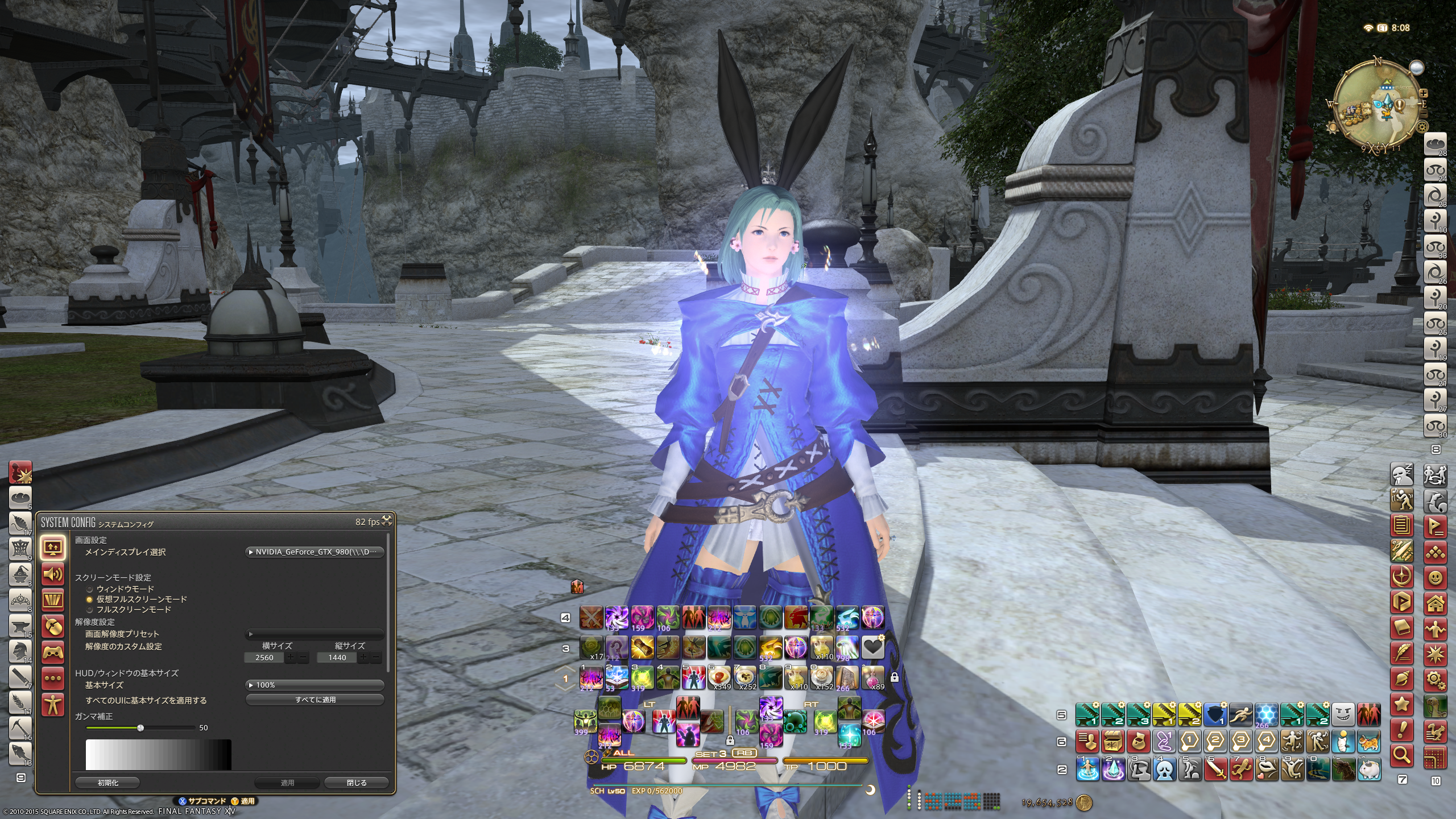Image resolution: width=1456 pixels, height=819 pixels.
Task: Adjust the gamma correction slider handle
Action: tap(140, 728)
